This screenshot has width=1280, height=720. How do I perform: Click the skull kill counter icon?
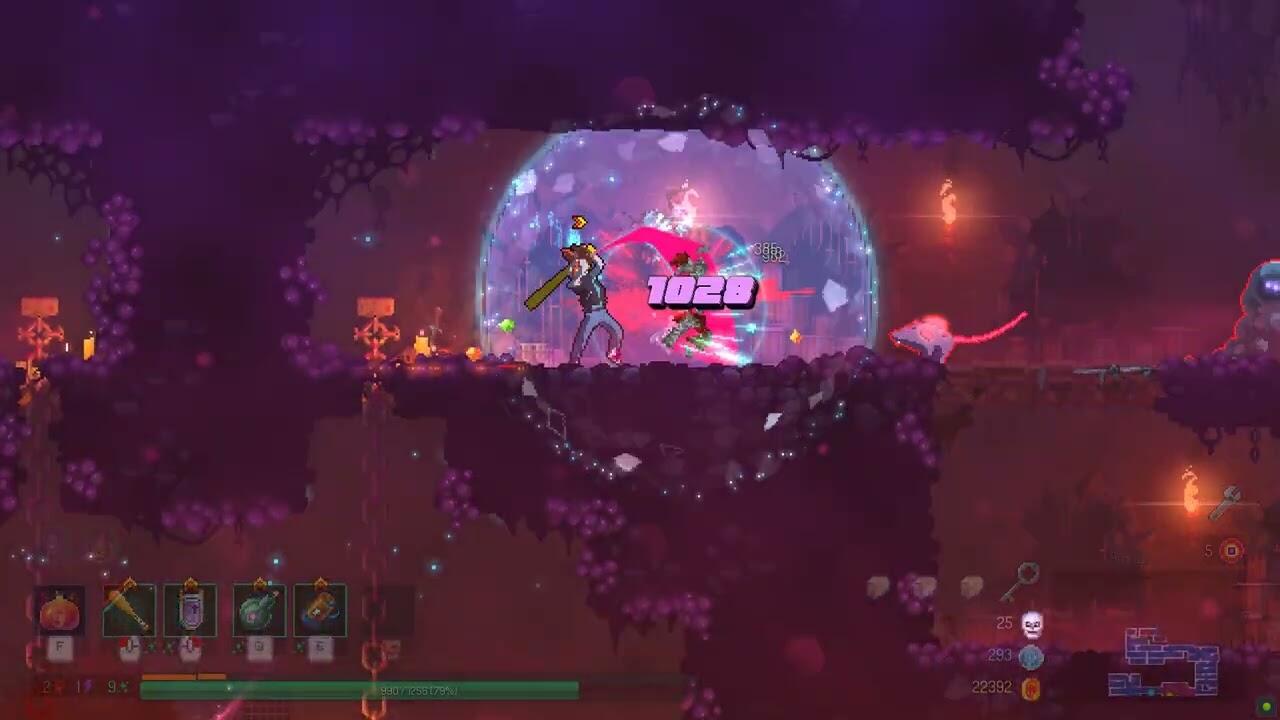coord(1031,625)
